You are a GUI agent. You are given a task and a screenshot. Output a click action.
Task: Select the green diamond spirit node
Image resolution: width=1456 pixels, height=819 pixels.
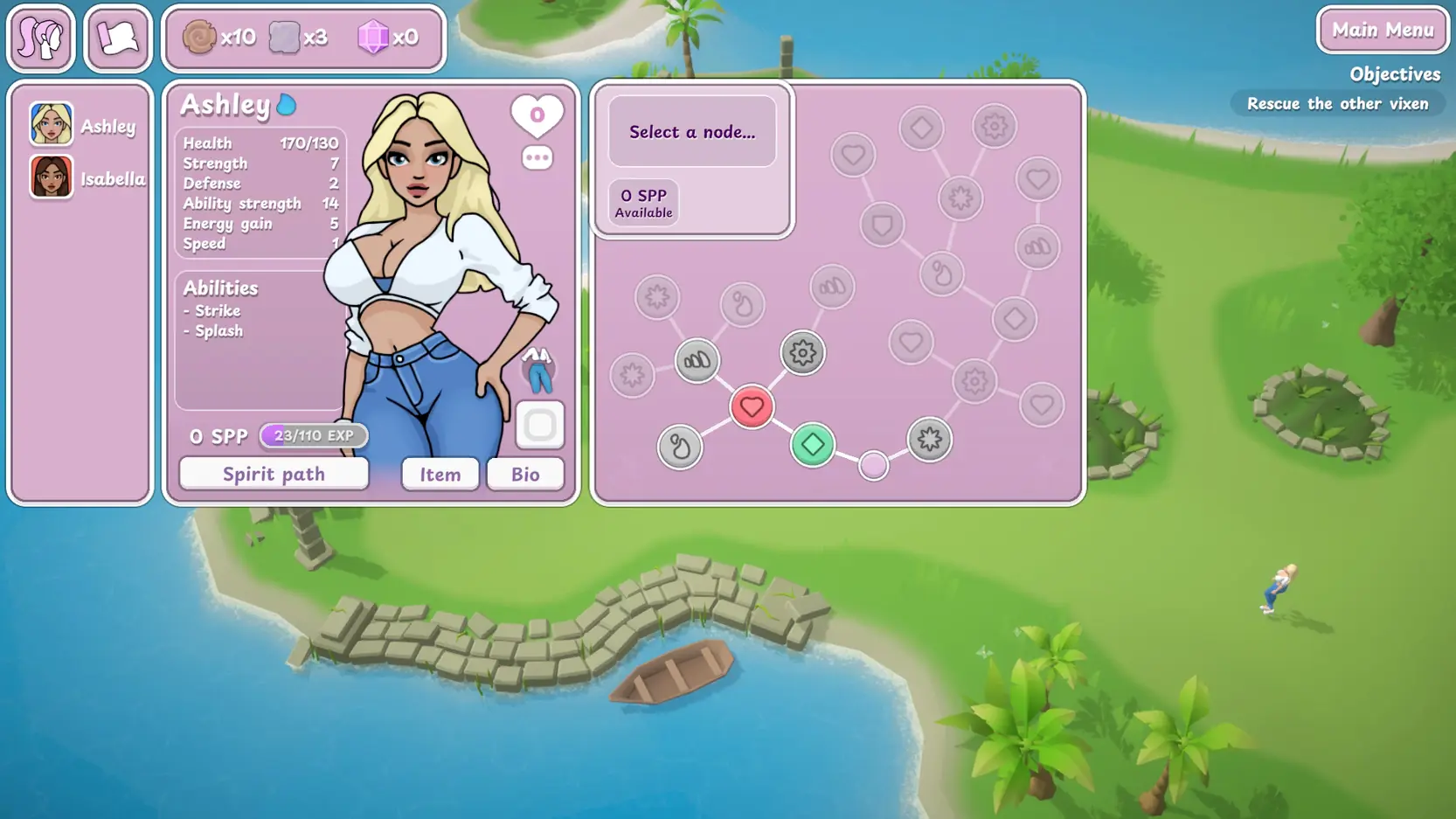812,444
